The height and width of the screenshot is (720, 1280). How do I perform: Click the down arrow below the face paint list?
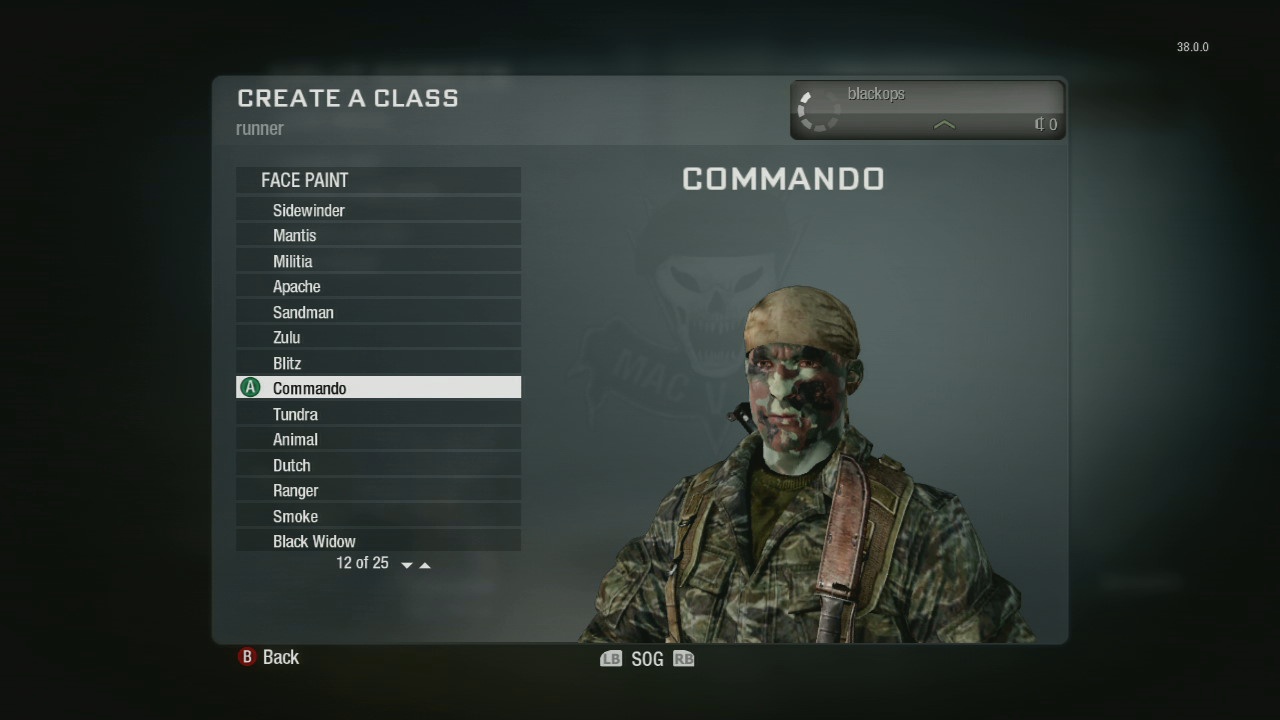click(406, 564)
